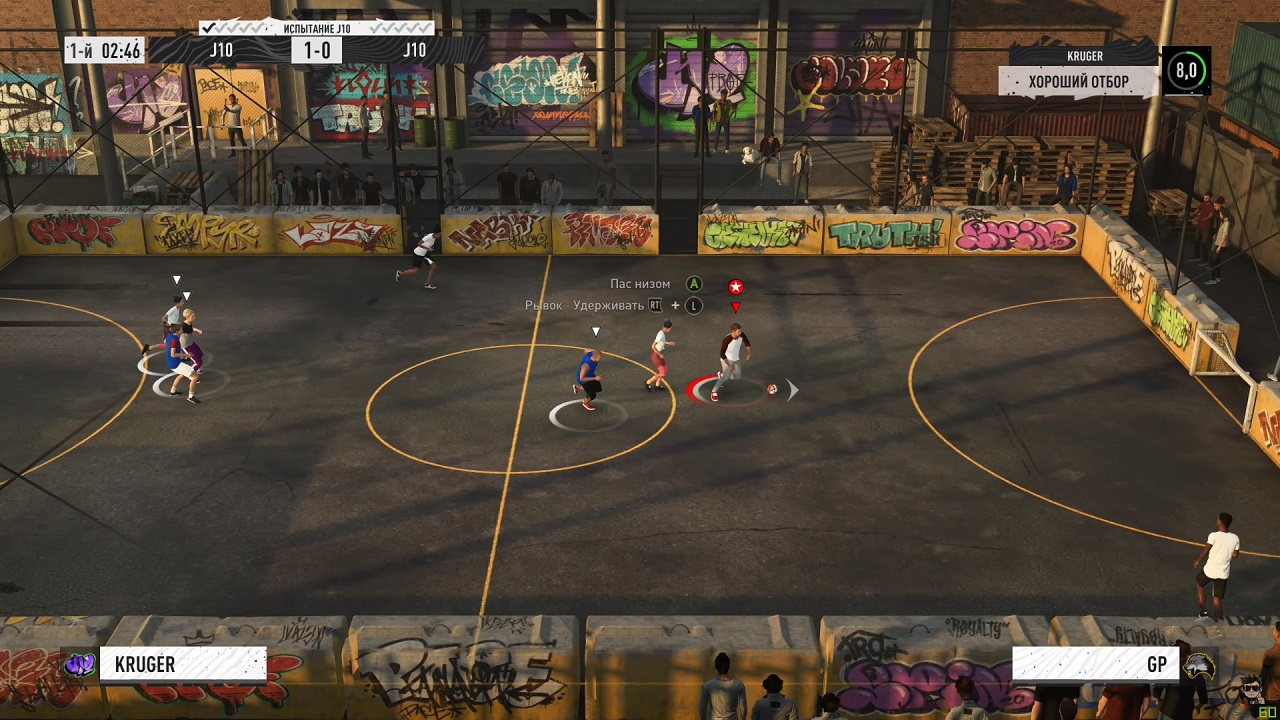Click the Хороший отбор notification banner
Image resolution: width=1280 pixels, height=720 pixels.
(x=1078, y=81)
